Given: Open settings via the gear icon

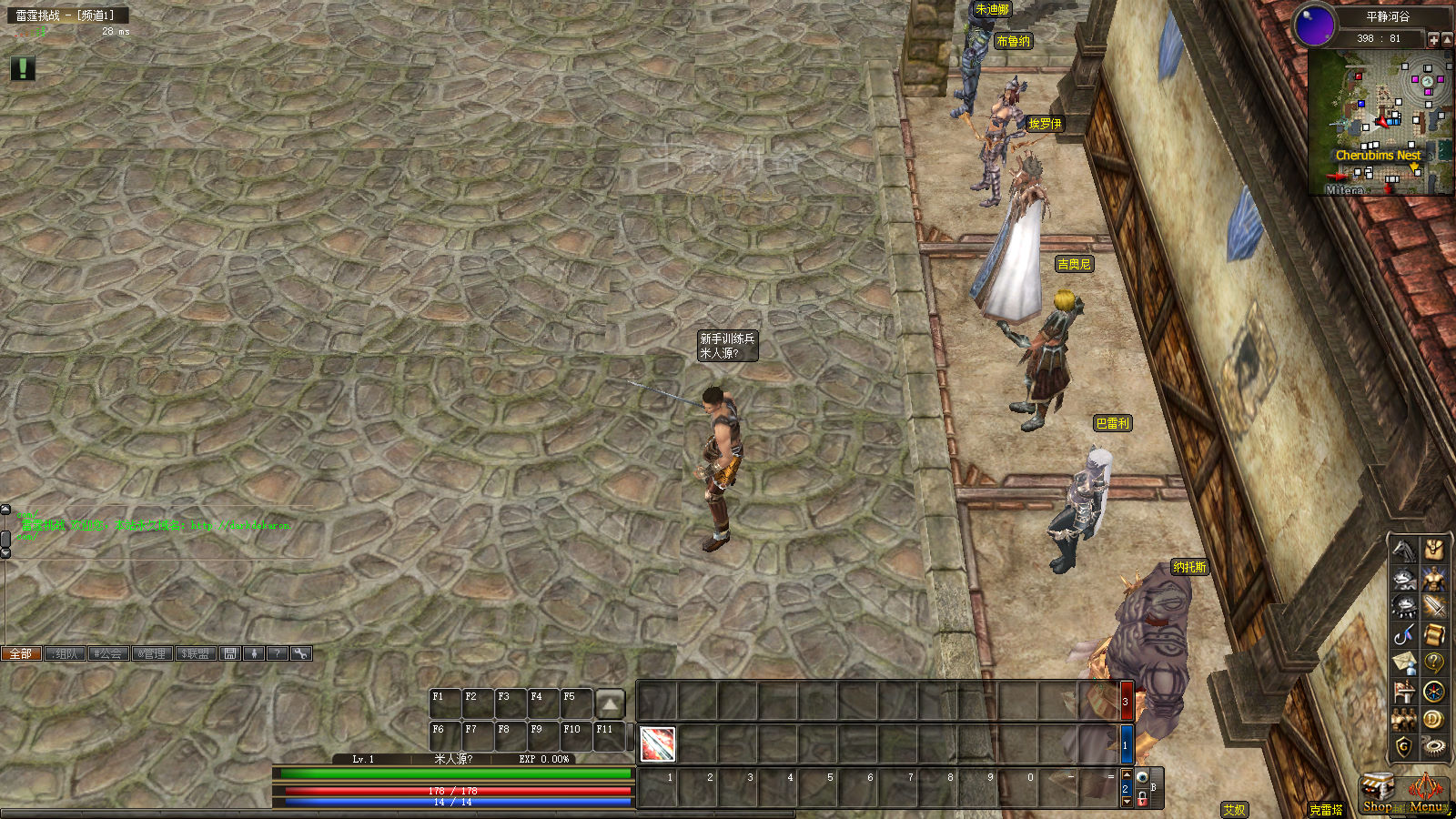Looking at the screenshot, I should point(1434,747).
